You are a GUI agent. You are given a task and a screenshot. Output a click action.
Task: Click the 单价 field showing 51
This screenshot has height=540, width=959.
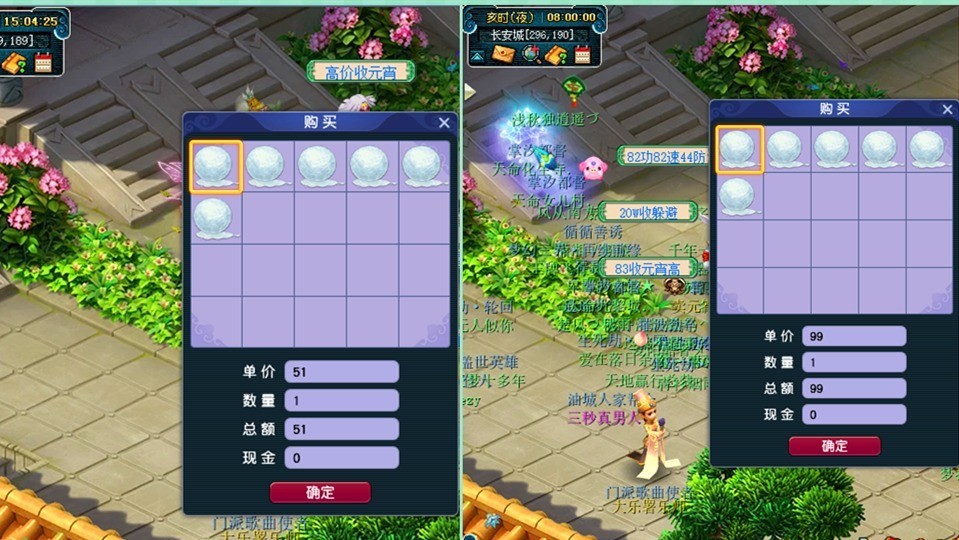click(341, 372)
